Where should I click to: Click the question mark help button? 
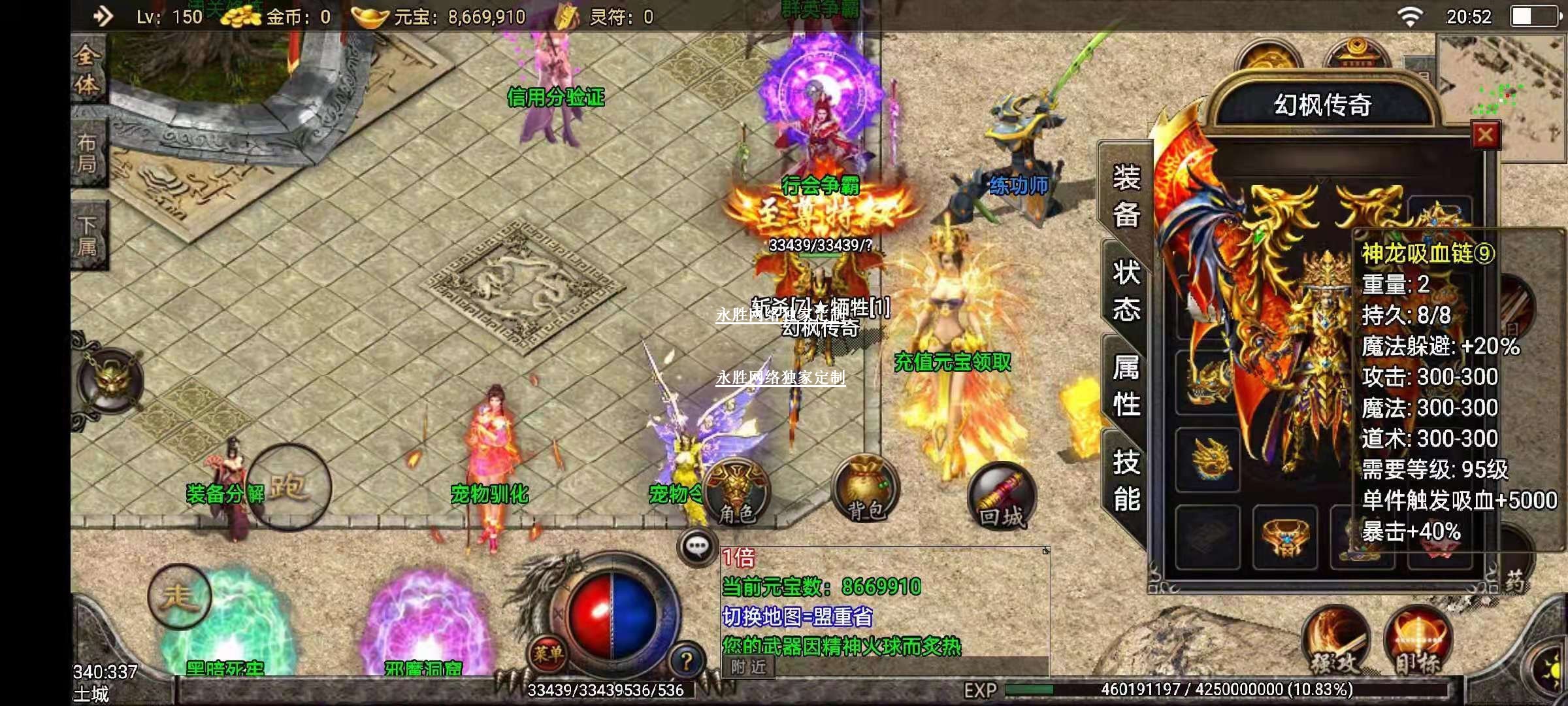[x=687, y=662]
